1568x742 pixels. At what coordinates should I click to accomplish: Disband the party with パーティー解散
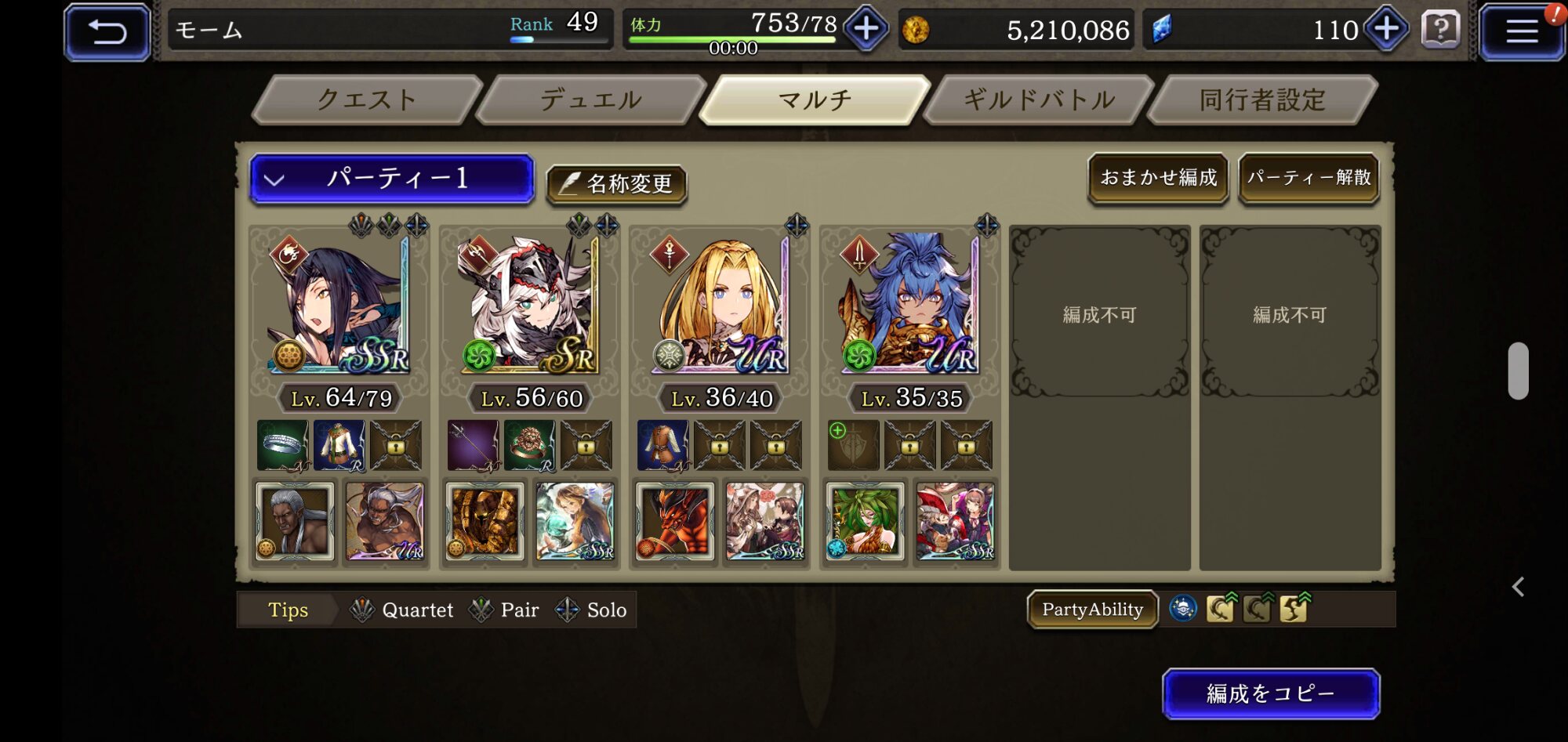click(x=1308, y=178)
